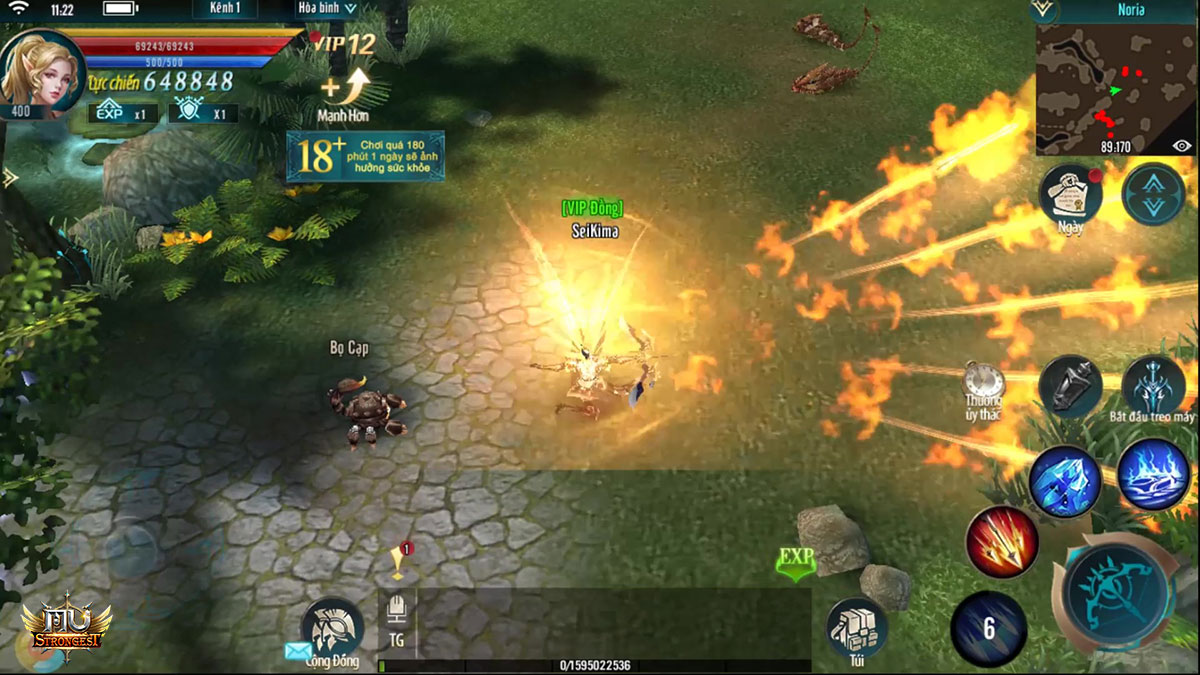
Task: Open the Cộng Đồng community menu
Action: (332, 629)
